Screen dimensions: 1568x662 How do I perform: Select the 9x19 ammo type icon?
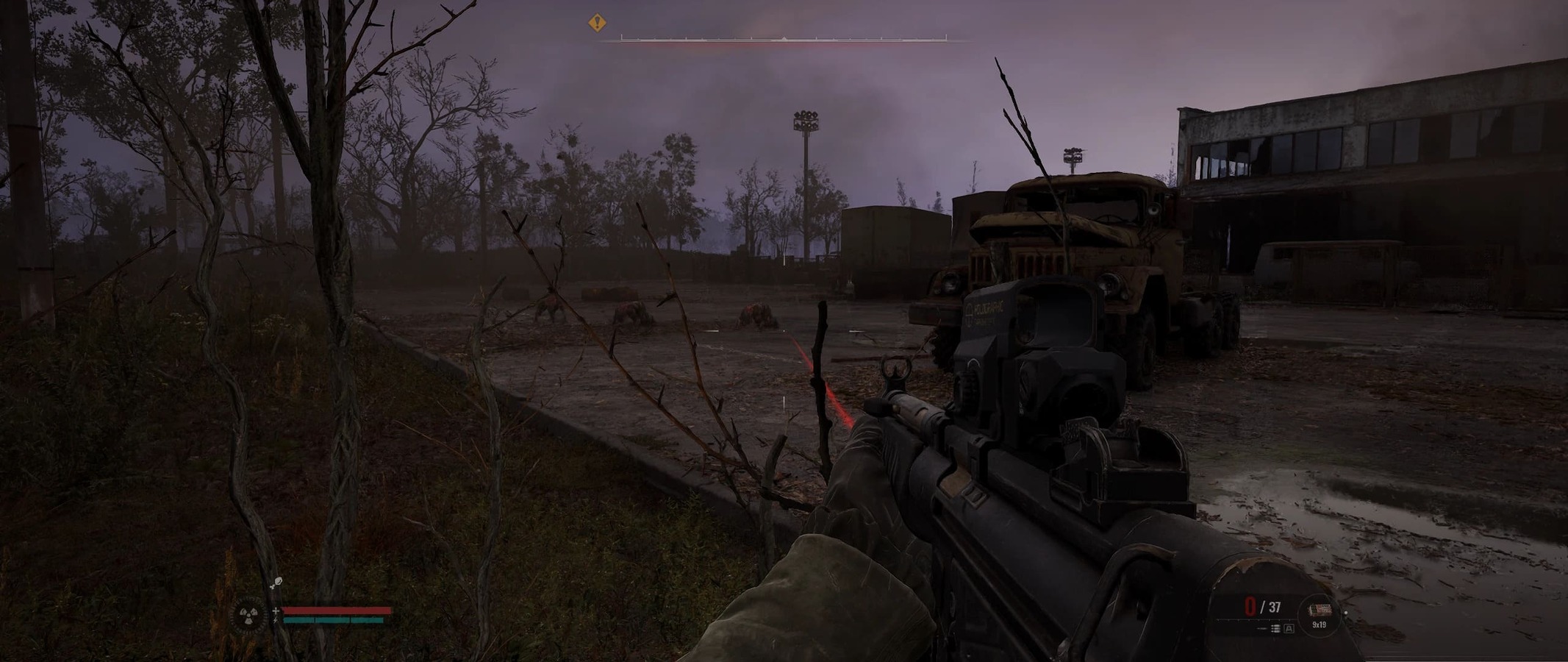coord(1320,609)
